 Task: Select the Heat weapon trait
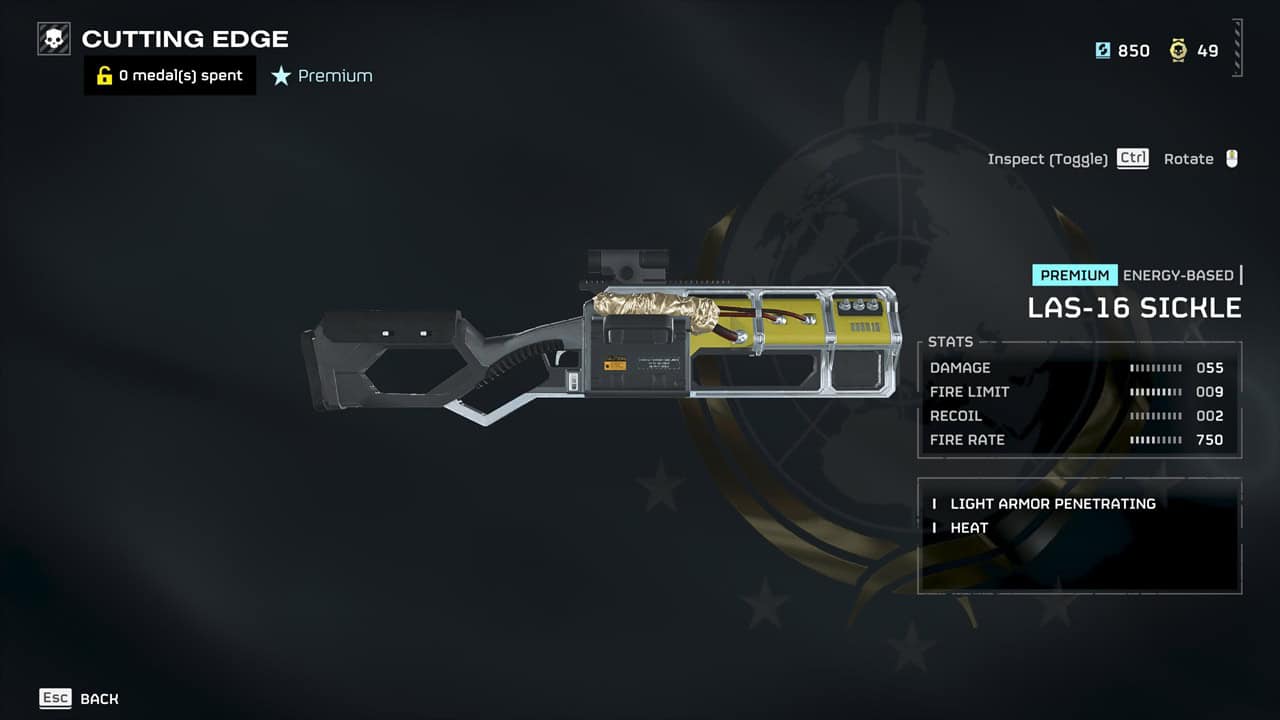pyautogui.click(x=968, y=528)
